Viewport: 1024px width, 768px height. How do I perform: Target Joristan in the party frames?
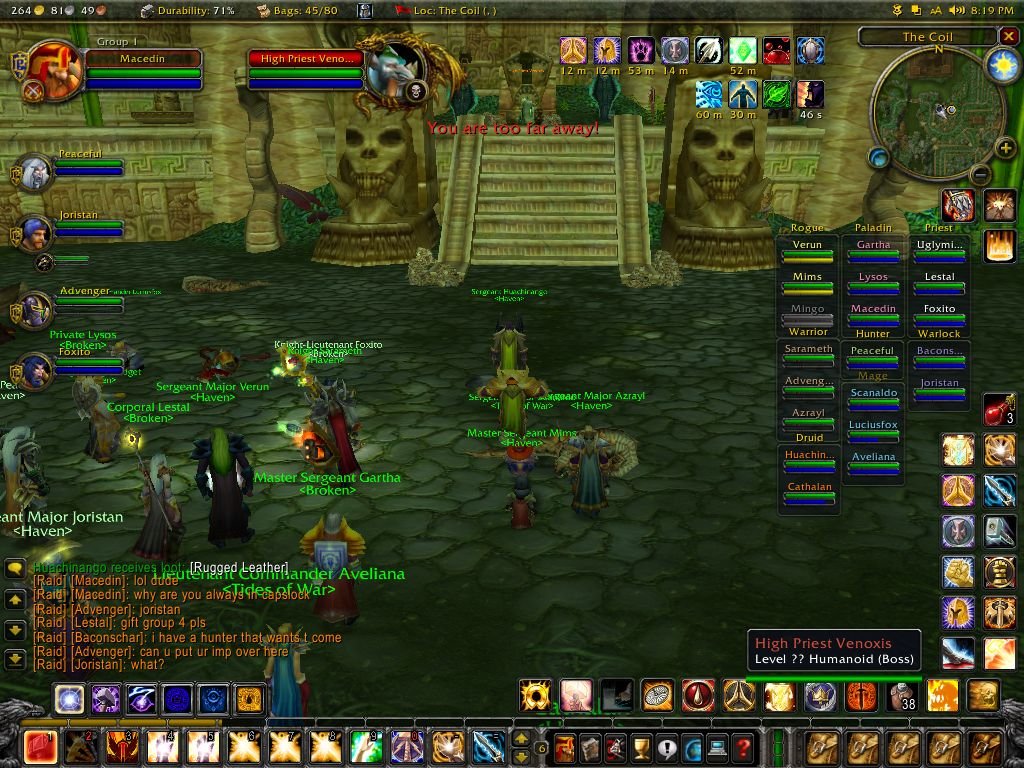36,232
